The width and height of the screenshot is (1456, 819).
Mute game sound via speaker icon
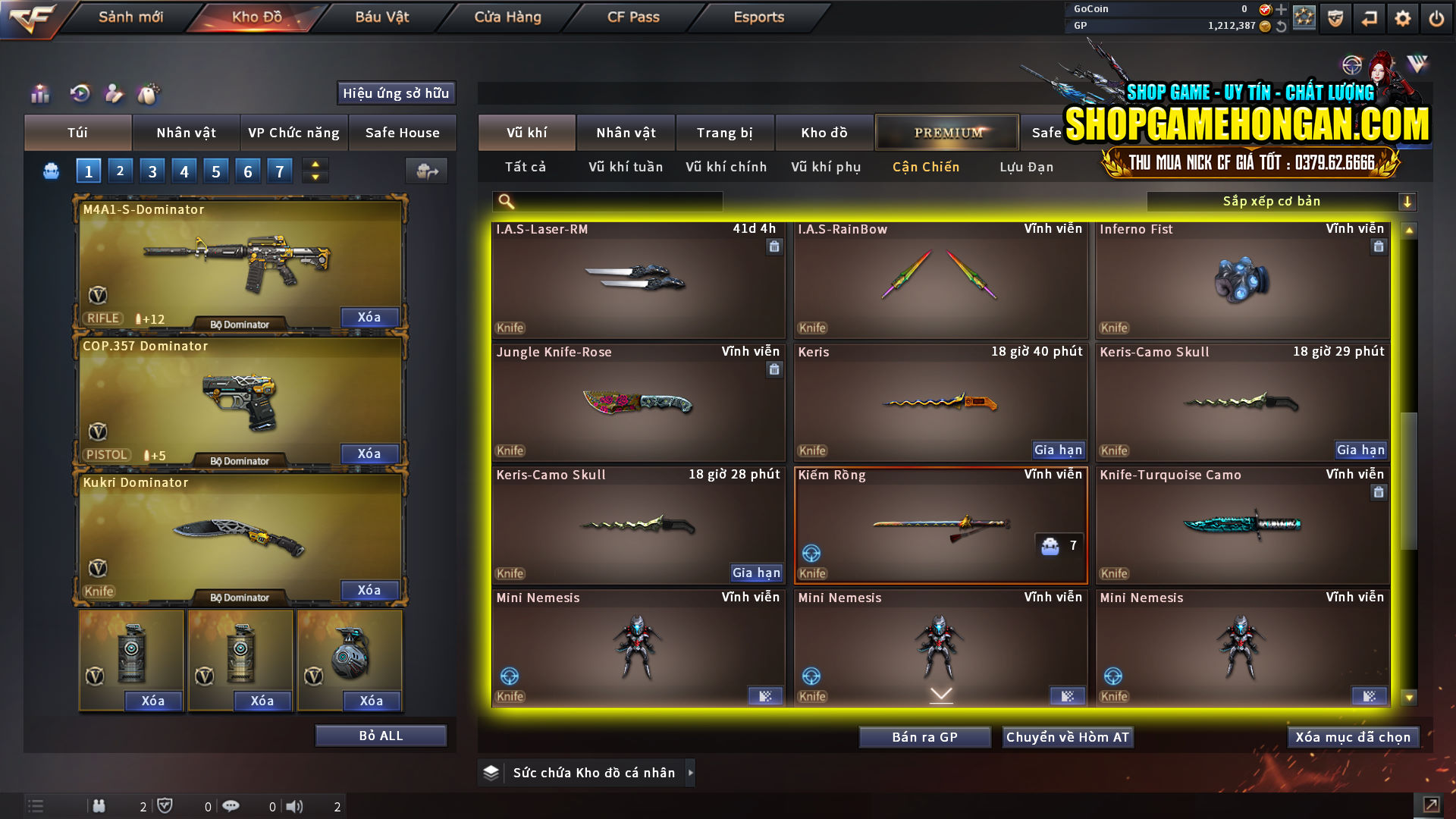click(x=293, y=806)
